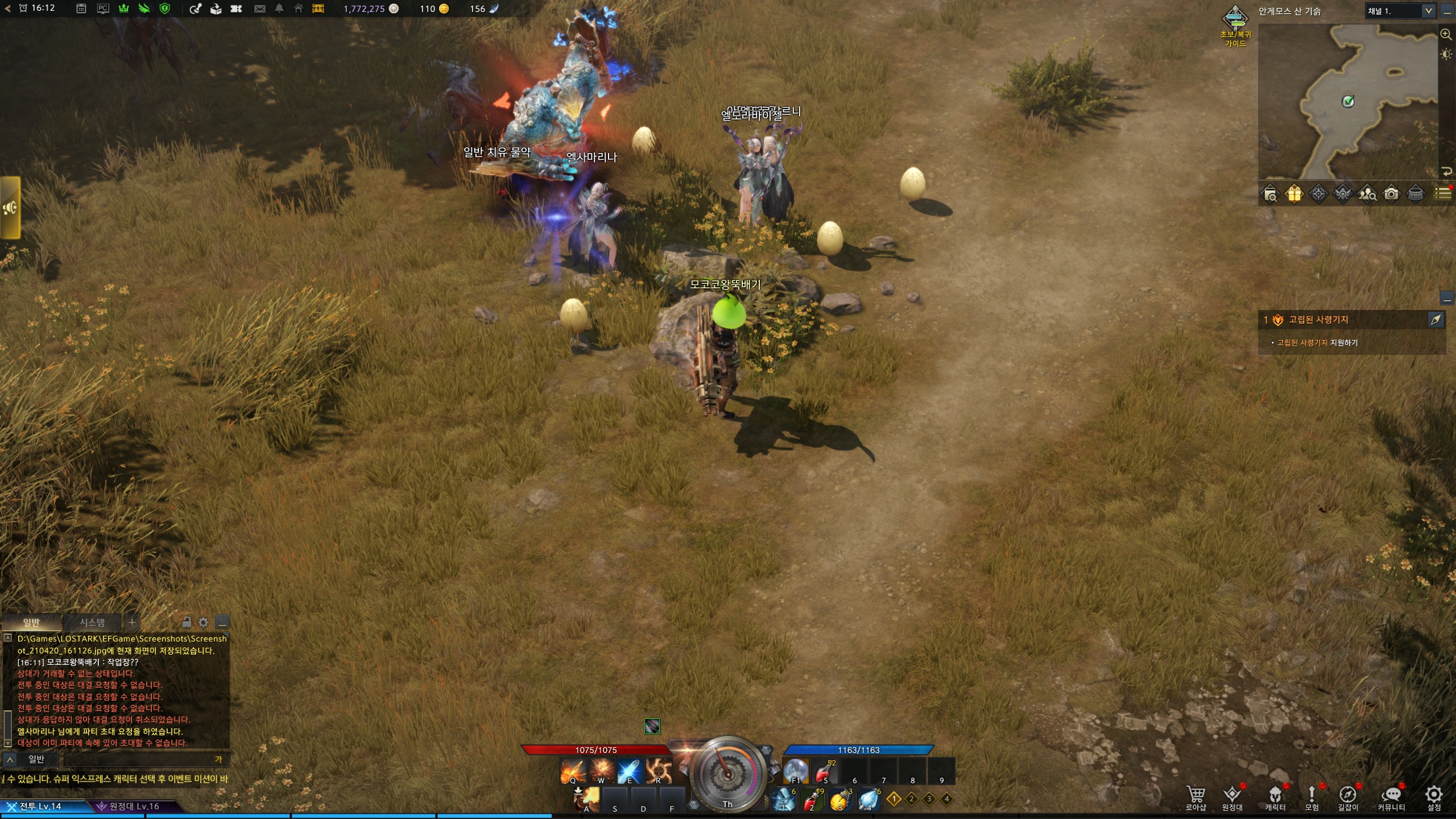Activate the Q fire blast skill

point(572,771)
